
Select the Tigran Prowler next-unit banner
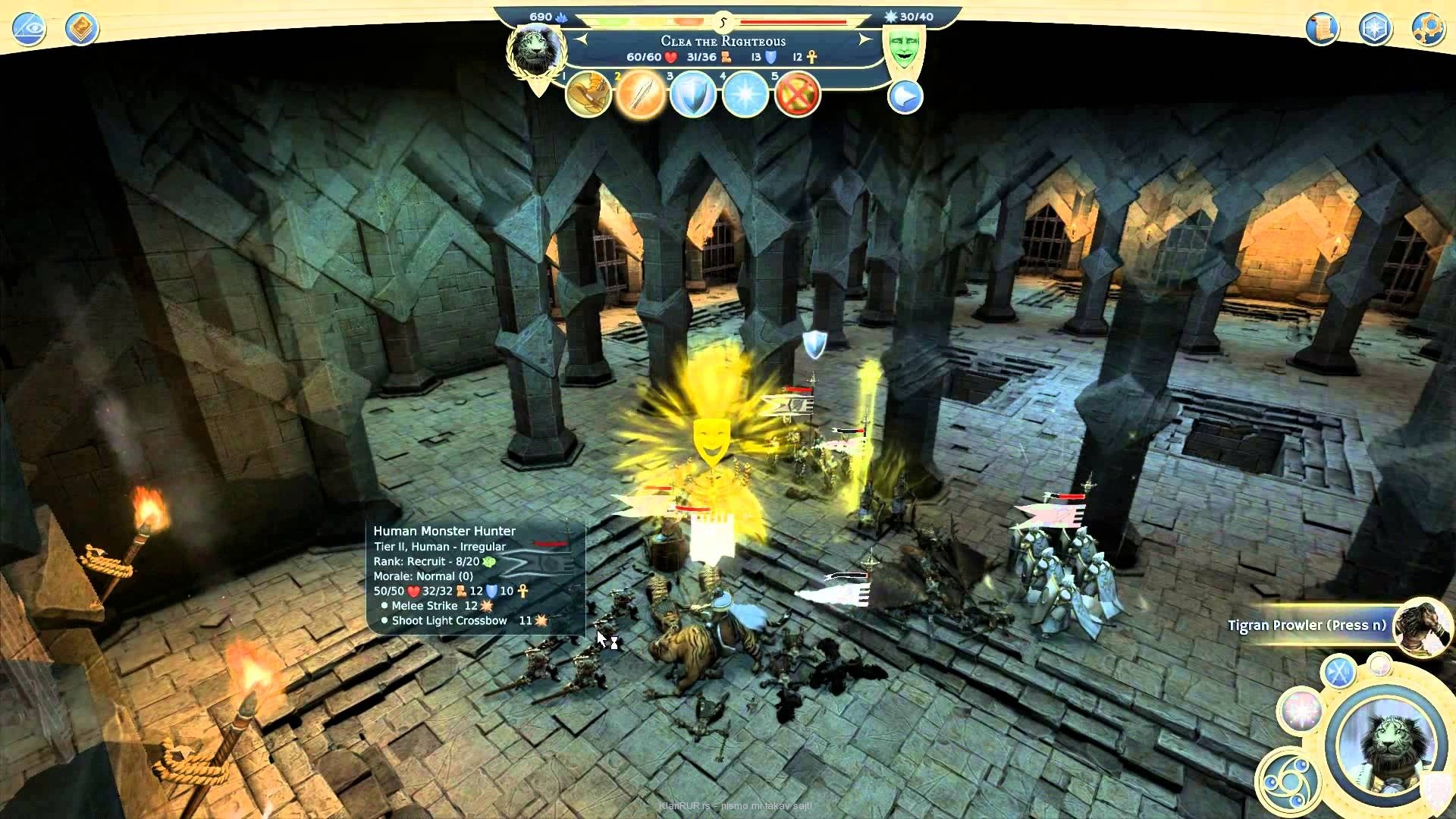(1307, 626)
